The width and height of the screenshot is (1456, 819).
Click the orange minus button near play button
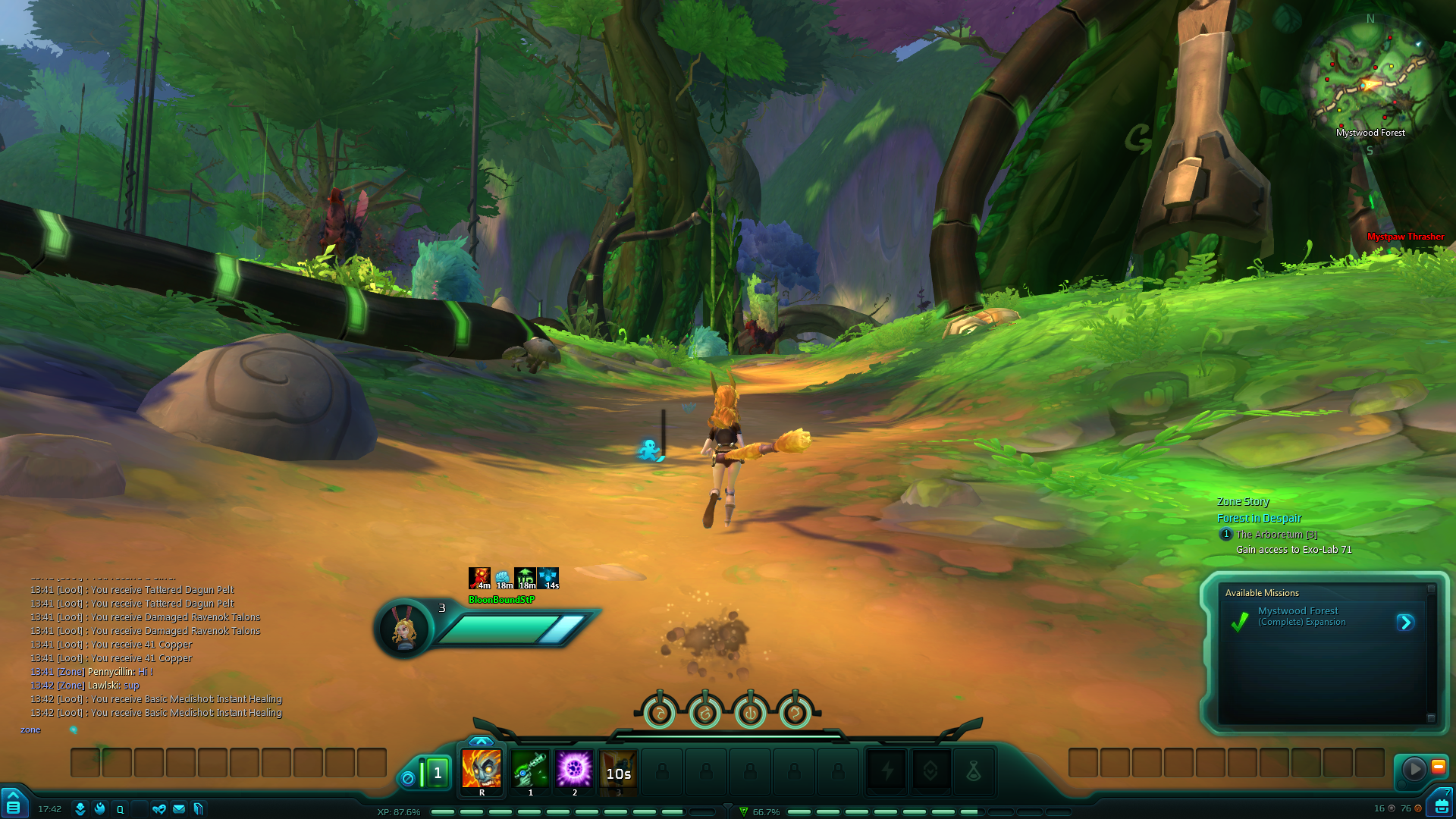coord(1438,767)
